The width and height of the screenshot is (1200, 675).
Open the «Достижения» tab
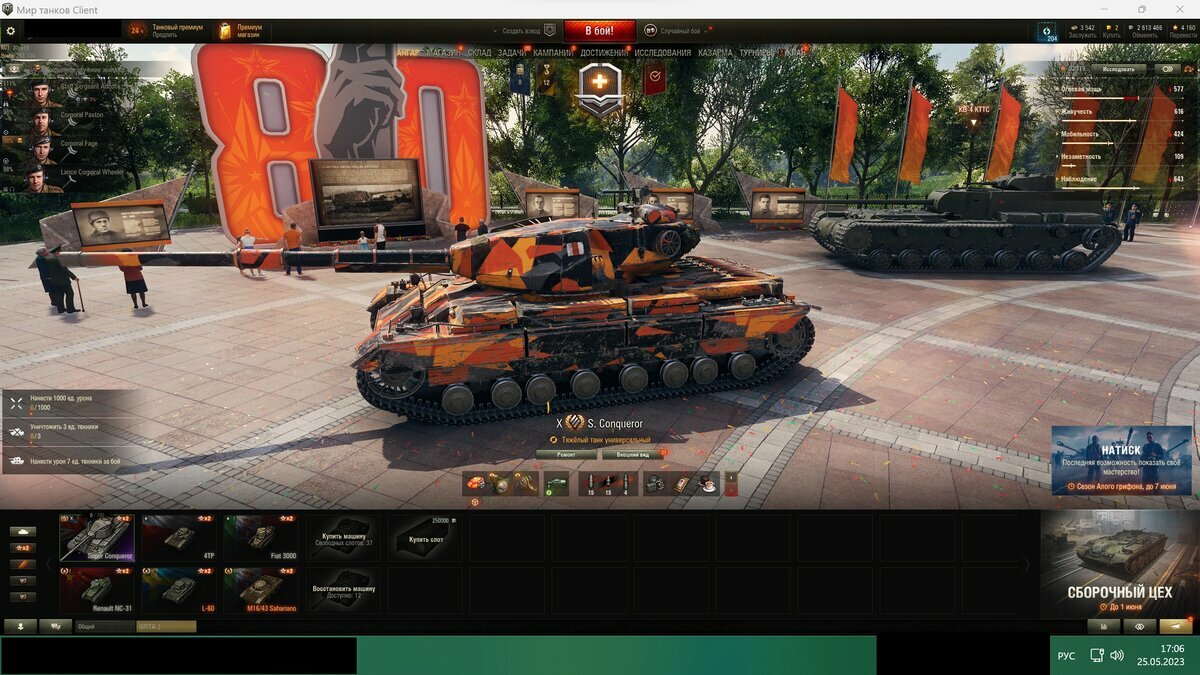tap(604, 53)
